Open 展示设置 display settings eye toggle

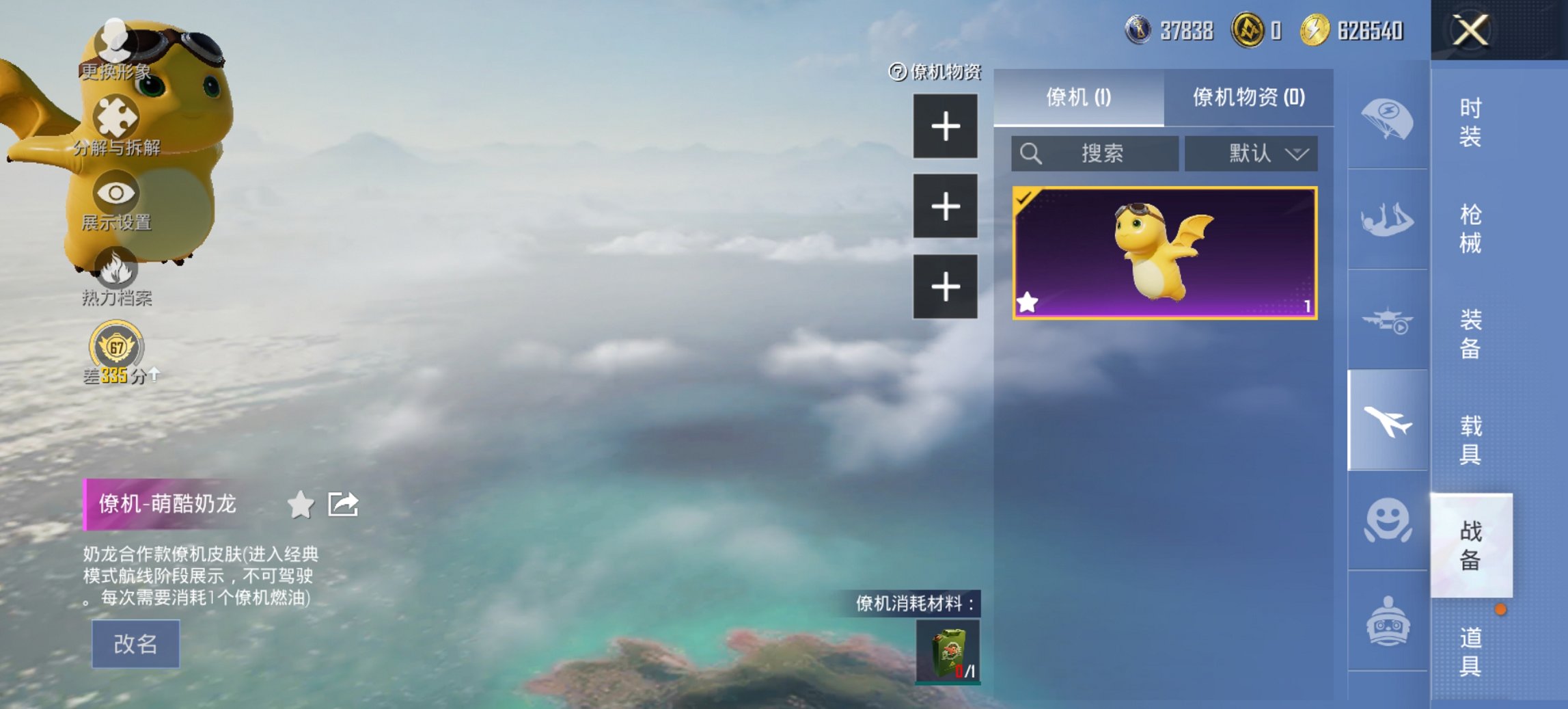[x=116, y=196]
